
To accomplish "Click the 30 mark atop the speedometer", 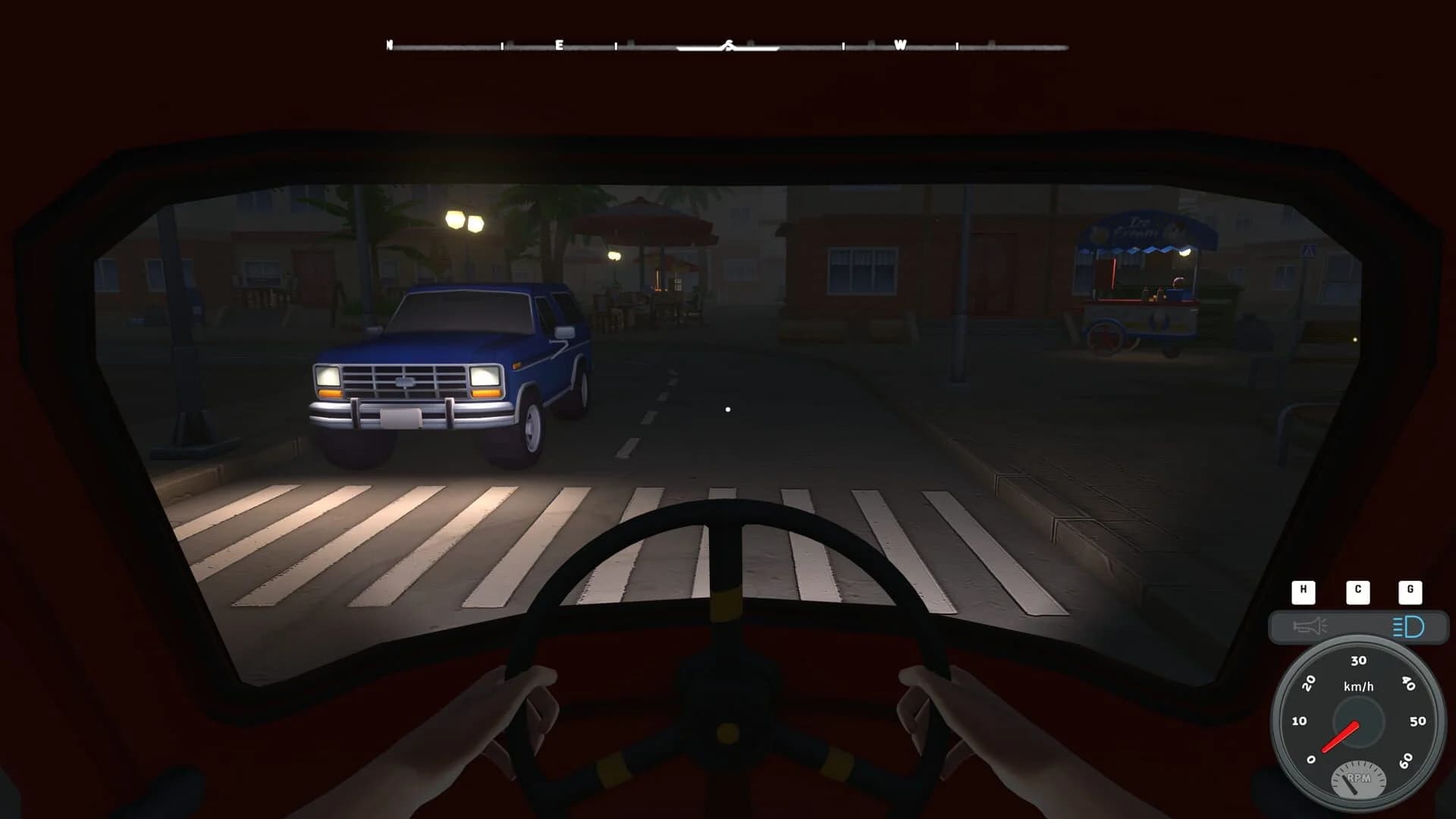I will (1358, 660).
